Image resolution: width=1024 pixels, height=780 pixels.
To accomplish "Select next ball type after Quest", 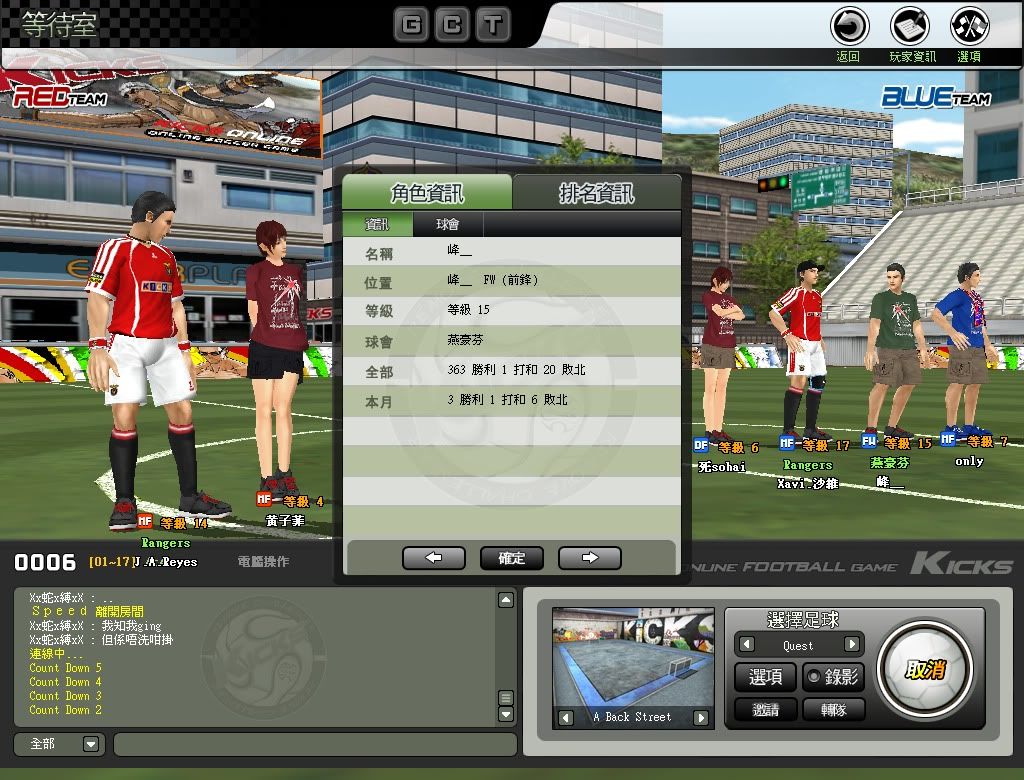I will click(x=852, y=645).
